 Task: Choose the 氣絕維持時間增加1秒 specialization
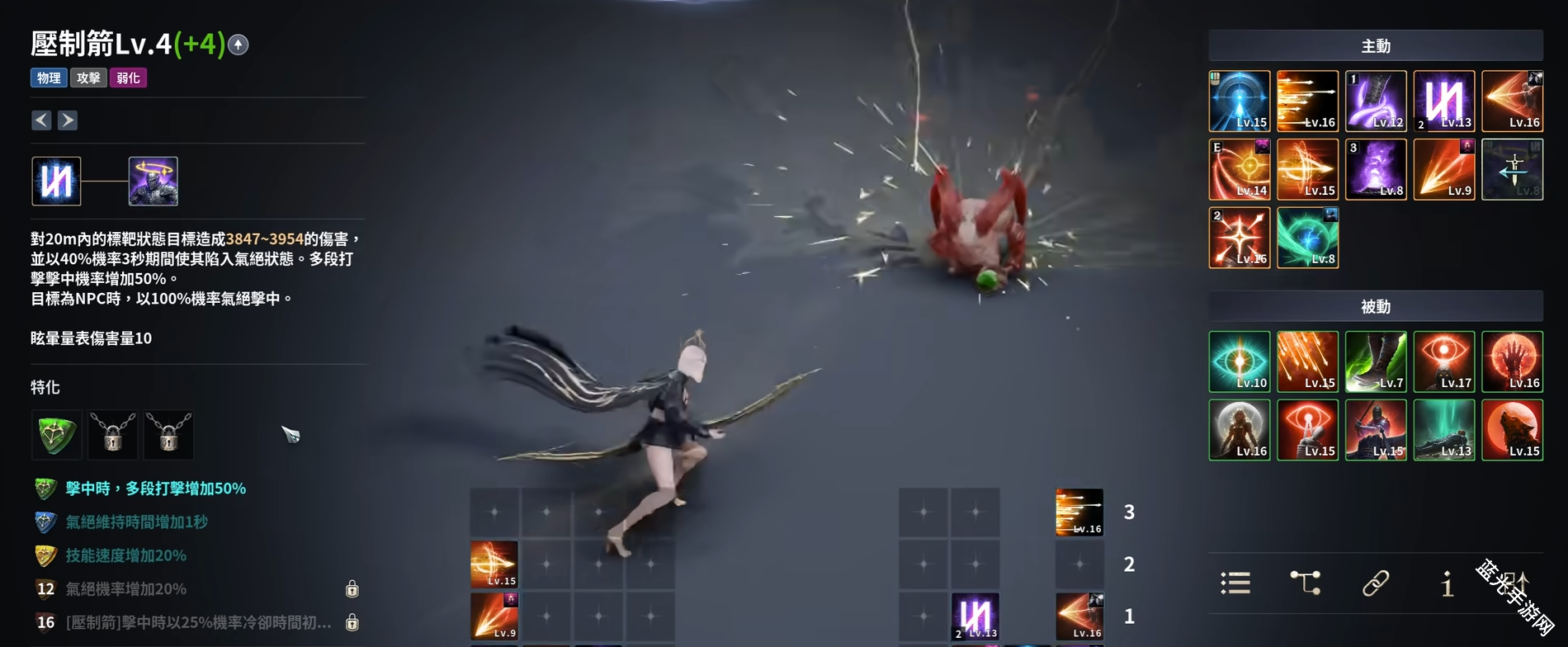136,522
